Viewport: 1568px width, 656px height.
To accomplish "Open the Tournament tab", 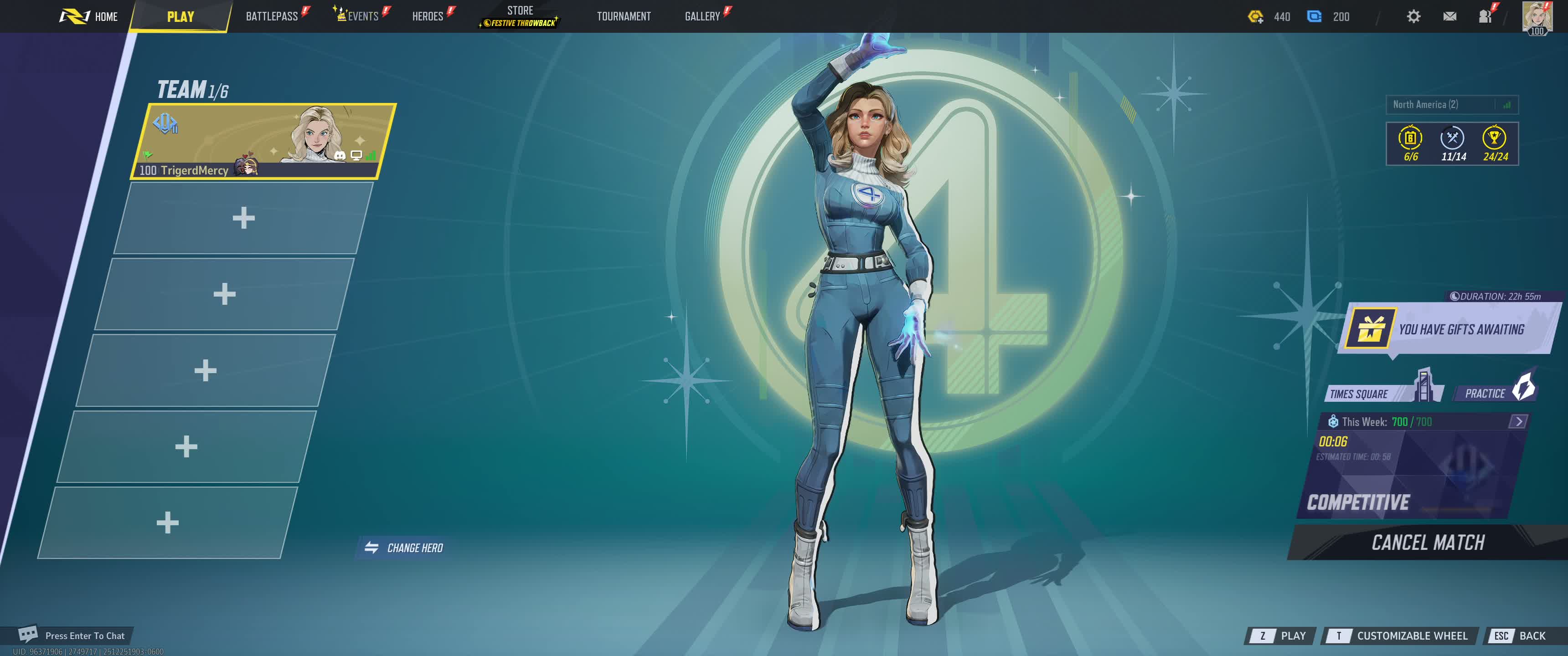I will point(623,16).
